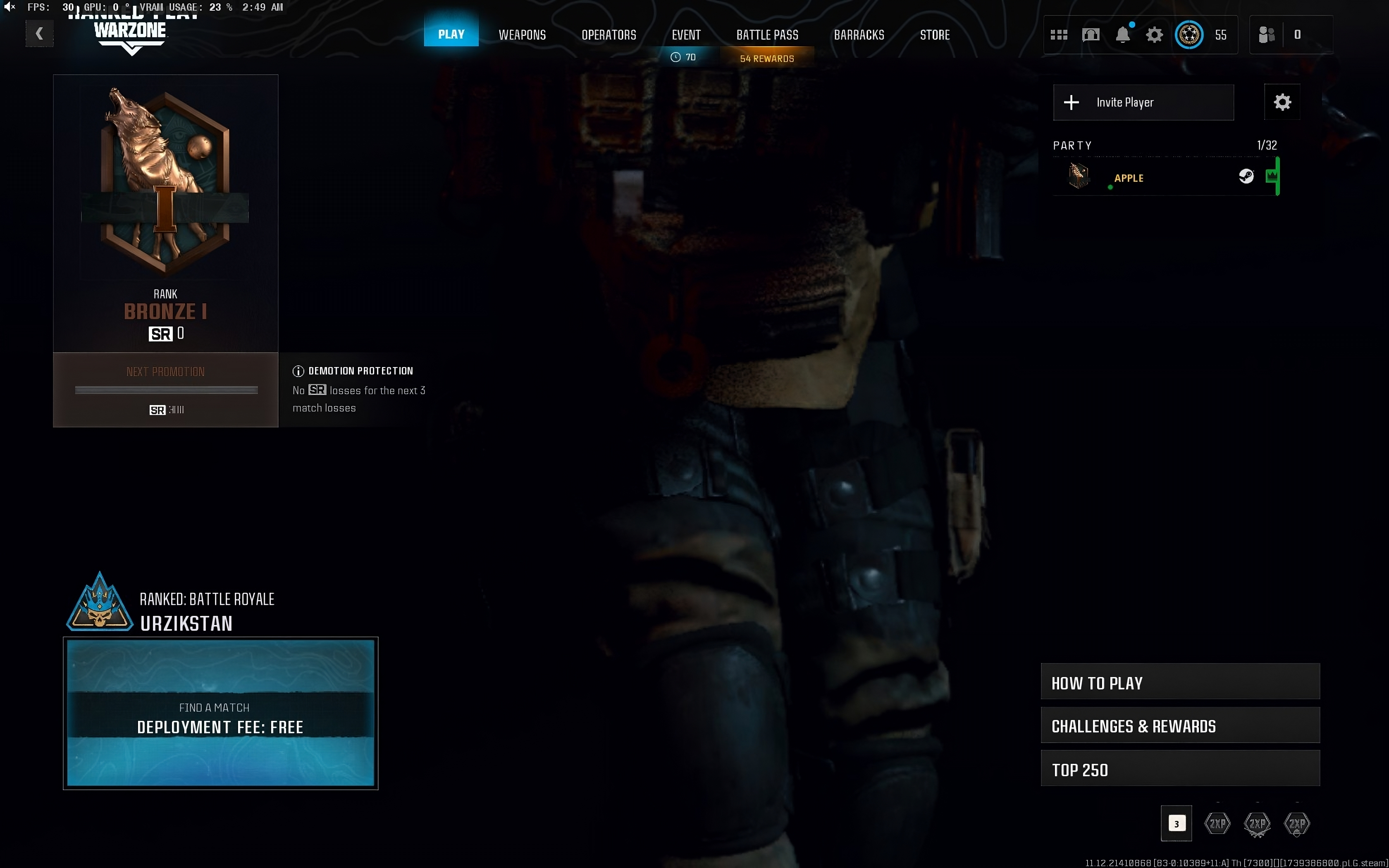
Task: Open the social friends panel icon
Action: [x=1268, y=34]
